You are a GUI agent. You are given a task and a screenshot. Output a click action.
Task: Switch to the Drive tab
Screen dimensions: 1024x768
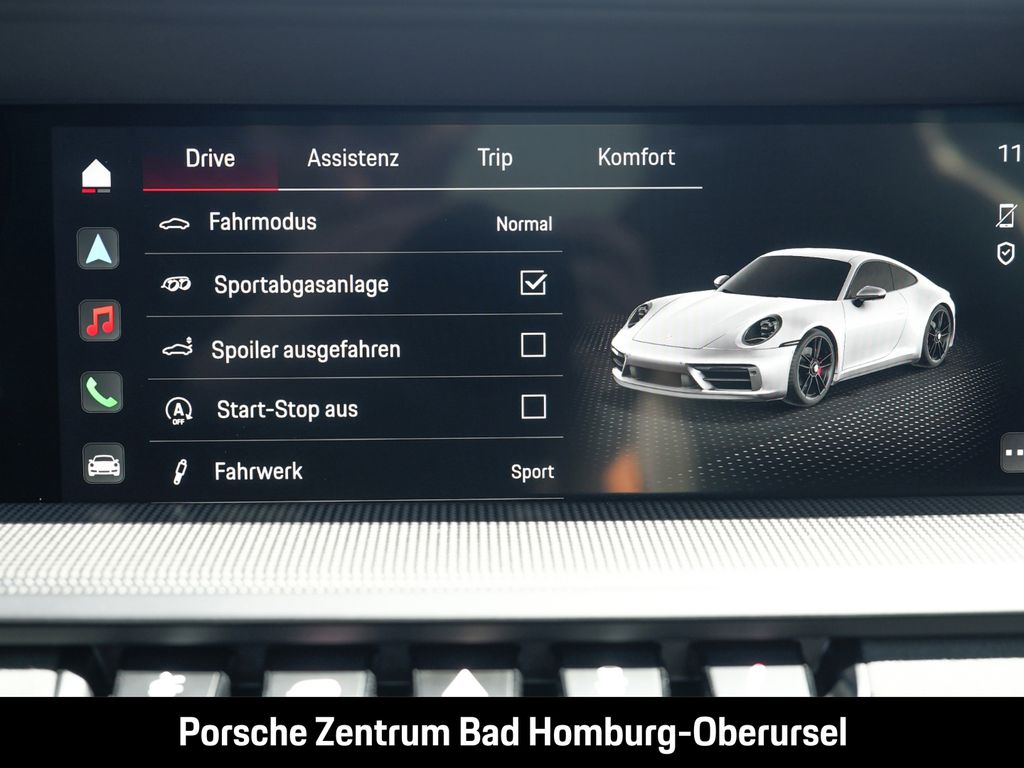pyautogui.click(x=210, y=158)
